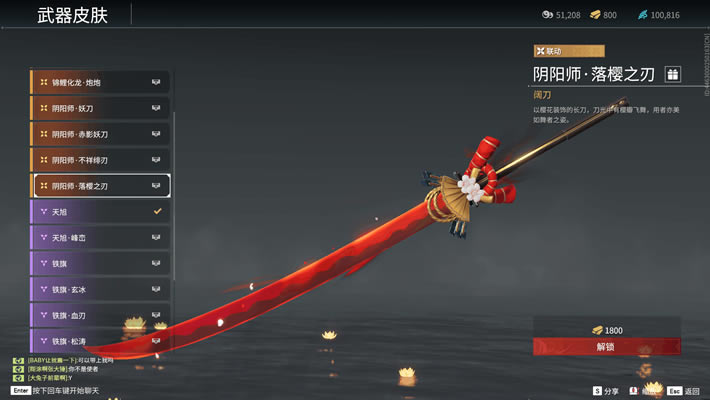The image size is (710, 400).
Task: Select the 铁旗·血刃 skin entry
Action: [x=100, y=316]
